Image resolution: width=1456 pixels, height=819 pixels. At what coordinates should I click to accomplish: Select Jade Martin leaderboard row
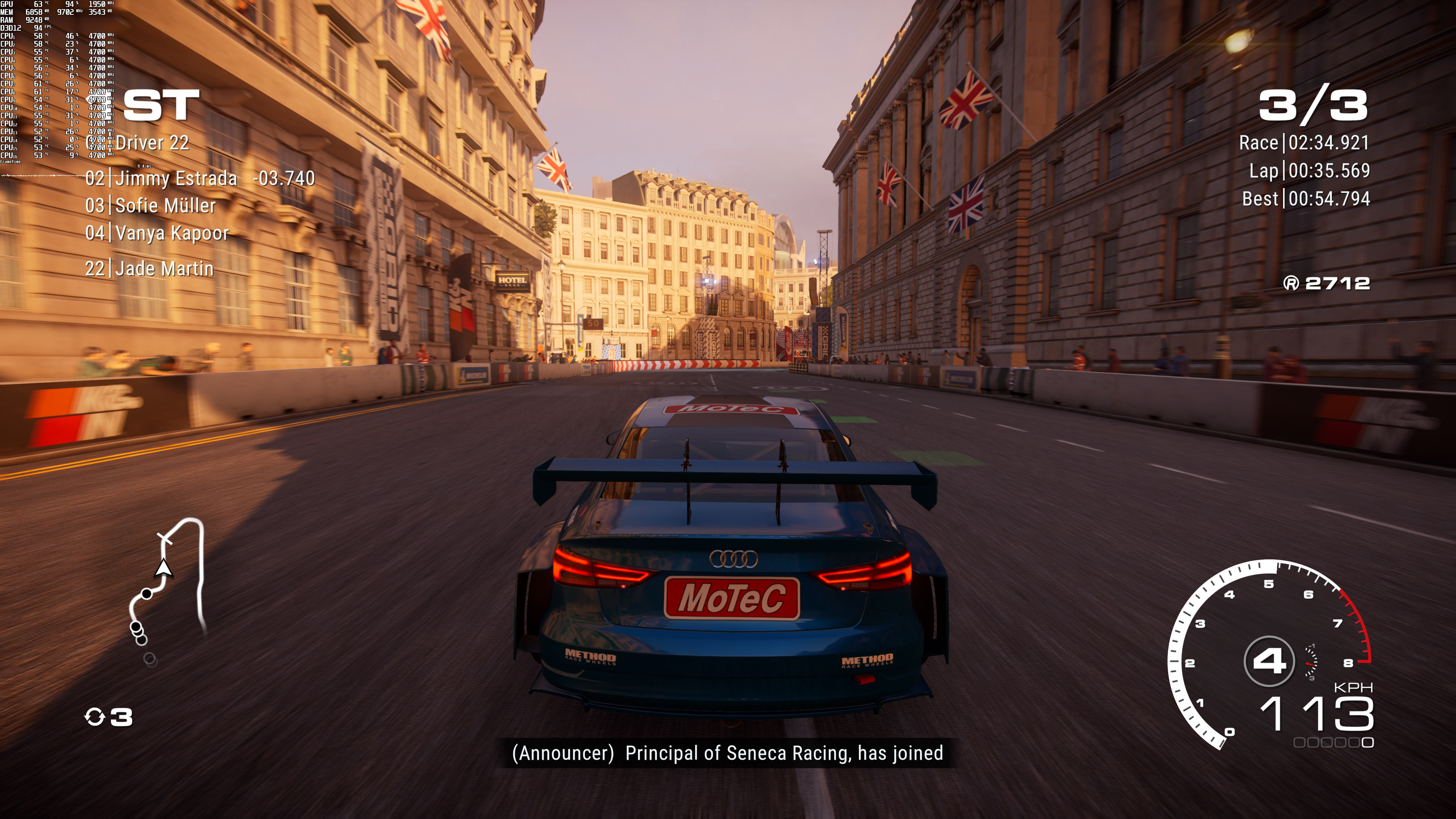point(164,268)
